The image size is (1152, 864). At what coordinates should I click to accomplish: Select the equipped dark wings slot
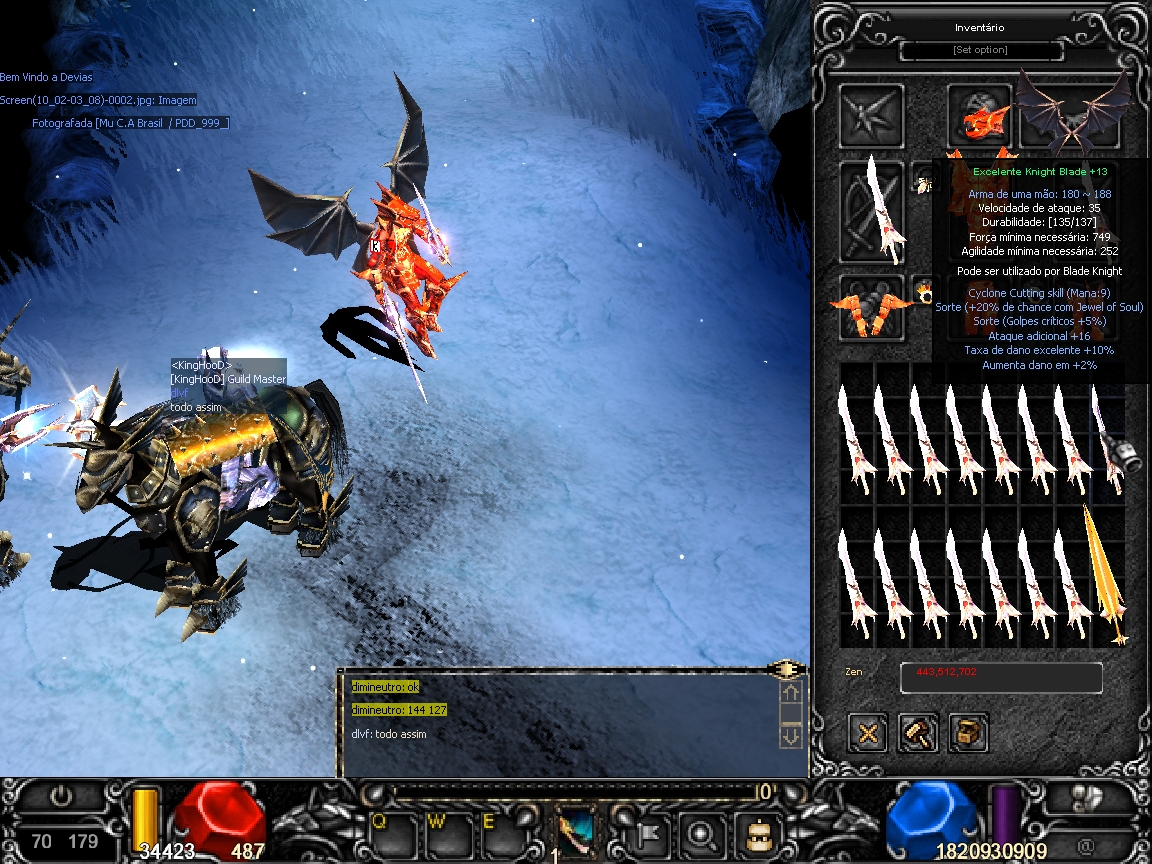click(x=1072, y=112)
